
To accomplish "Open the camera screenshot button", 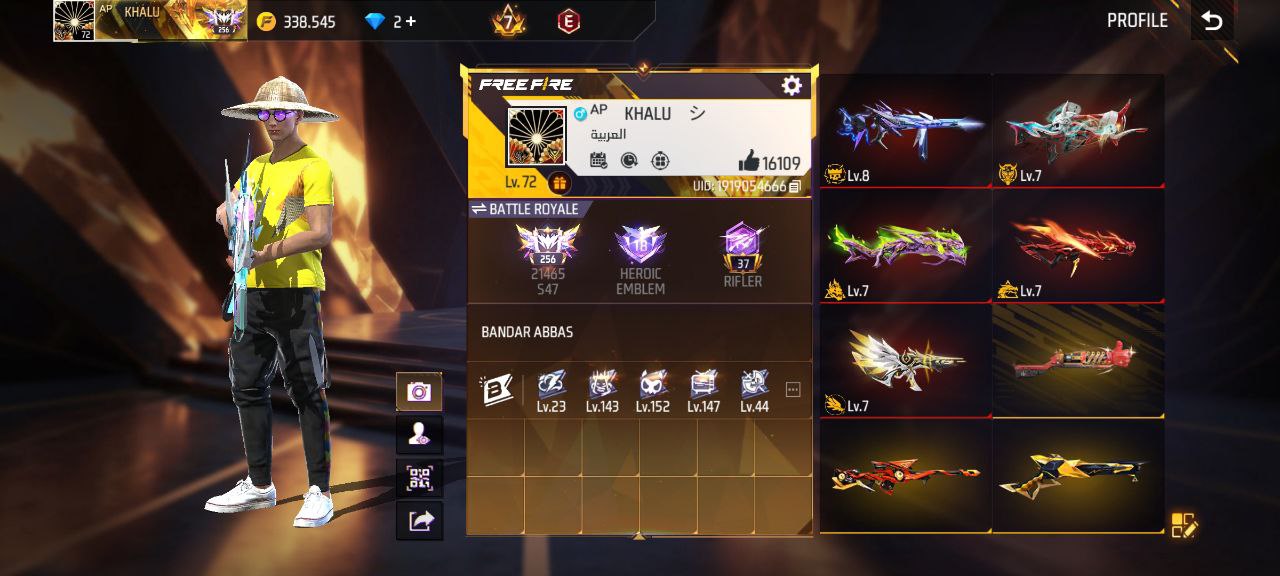I will pos(419,391).
